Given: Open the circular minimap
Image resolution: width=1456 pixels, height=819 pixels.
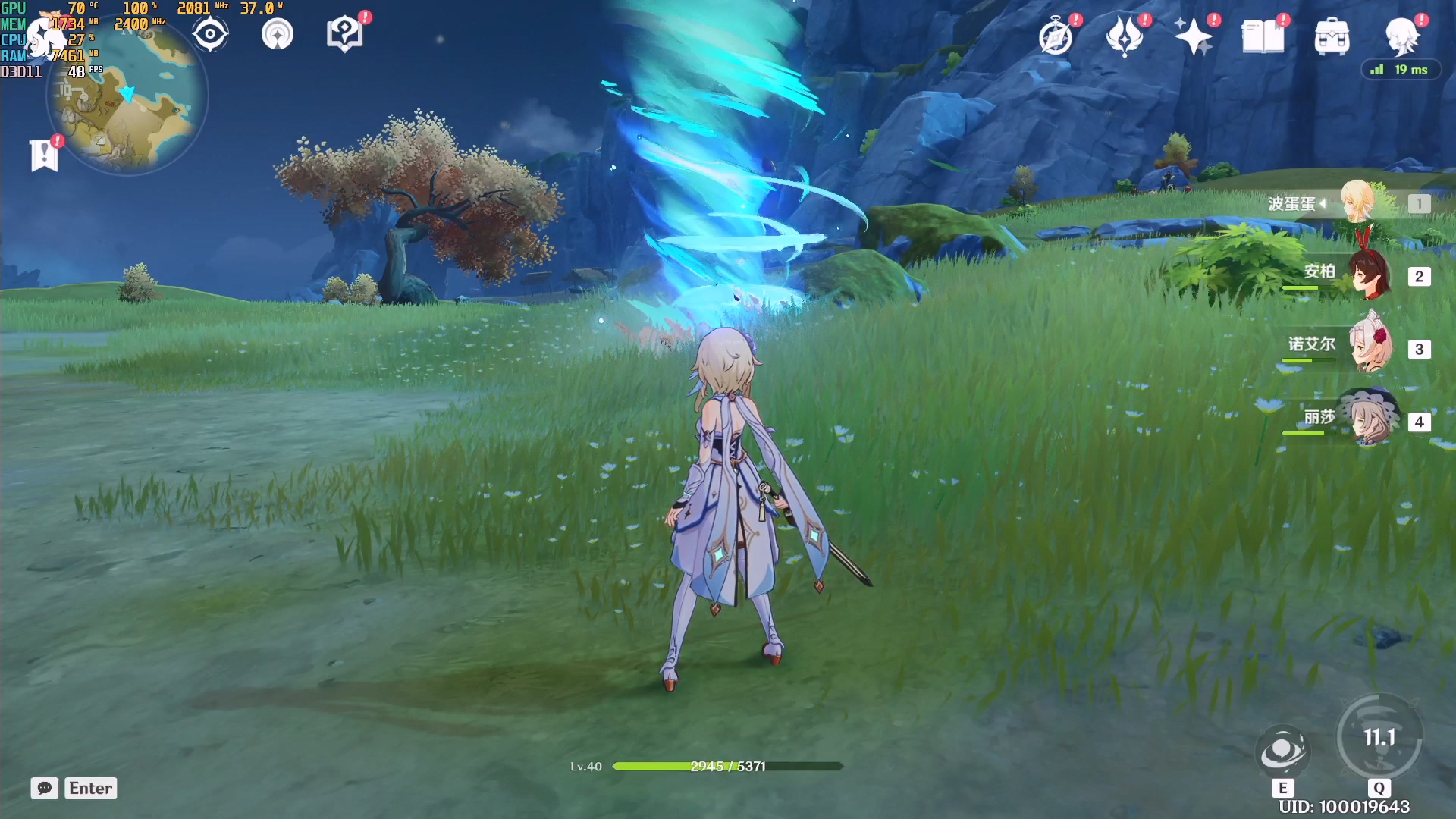Looking at the screenshot, I should coord(127,99).
